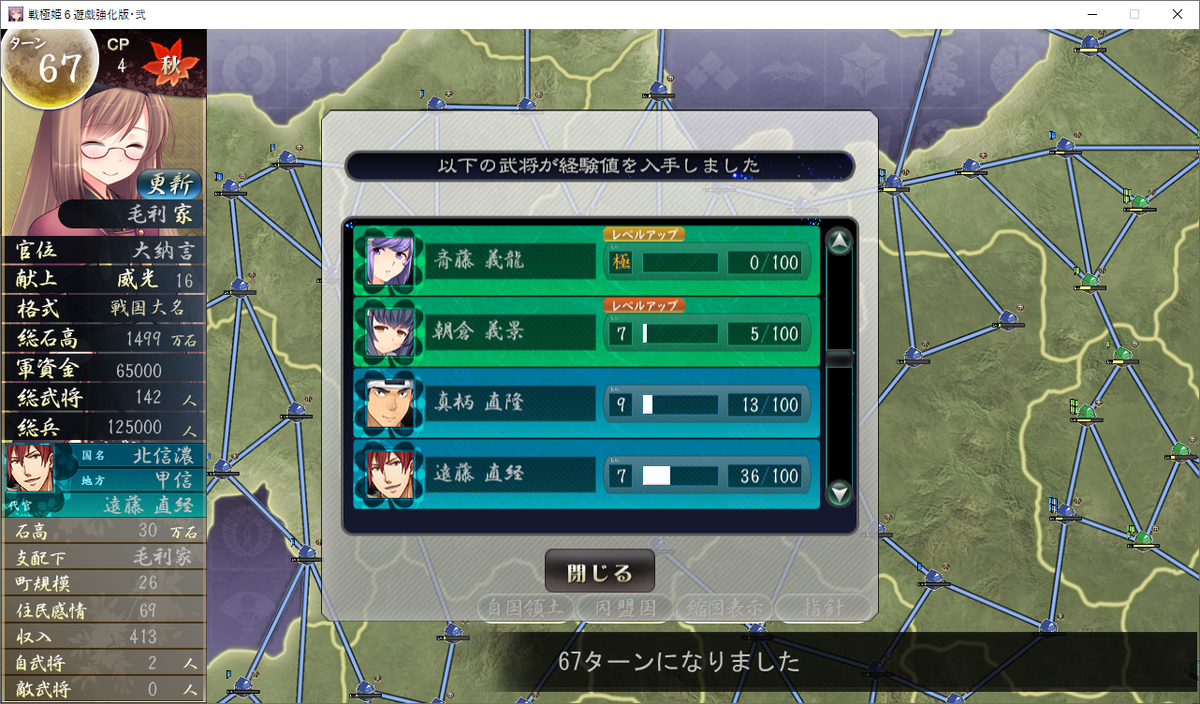This screenshot has height=704, width=1200.
Task: Pick the 遠藤 直経 row
Action: (x=586, y=475)
